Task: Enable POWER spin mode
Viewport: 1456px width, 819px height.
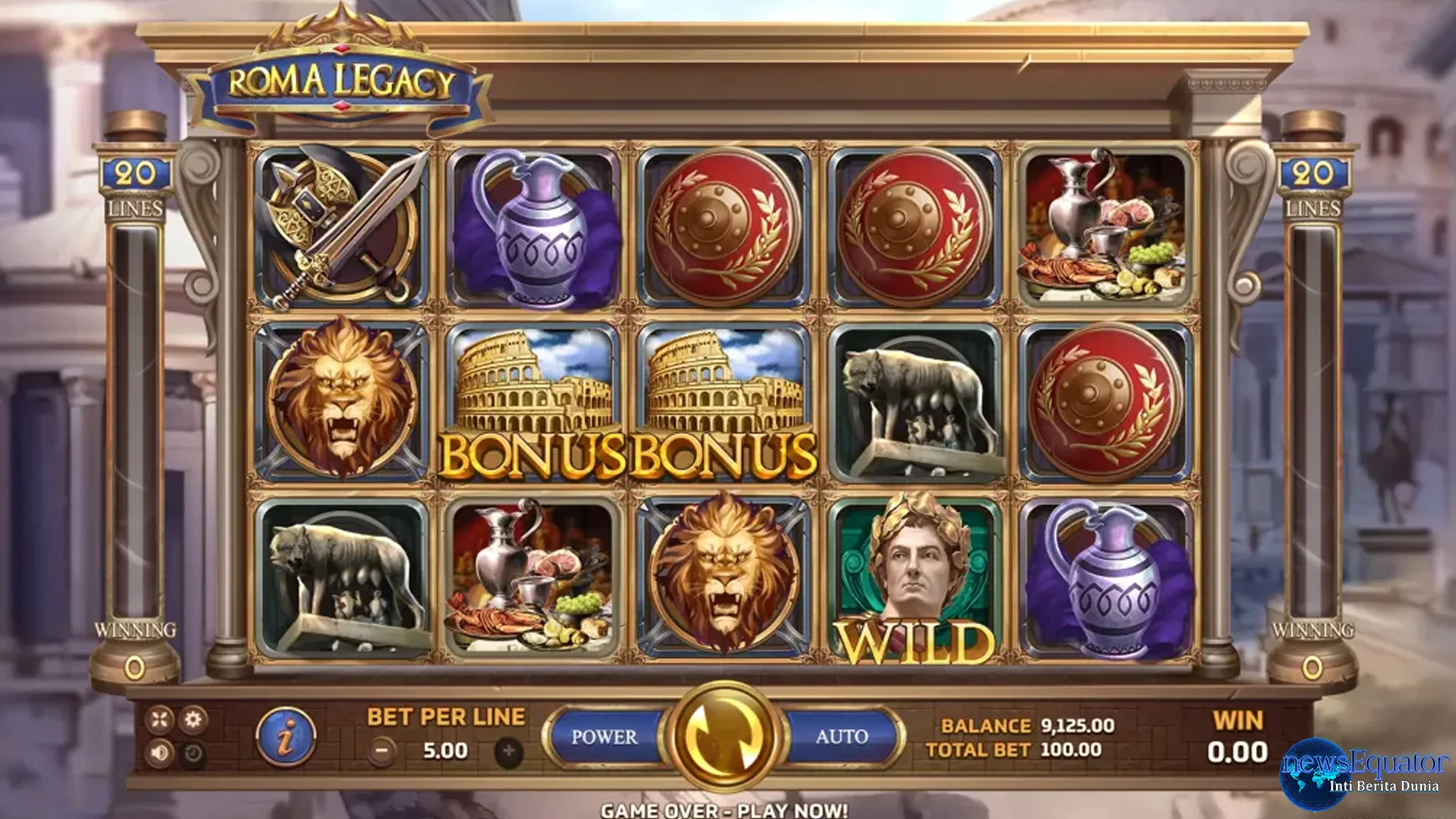Action: coord(607,734)
